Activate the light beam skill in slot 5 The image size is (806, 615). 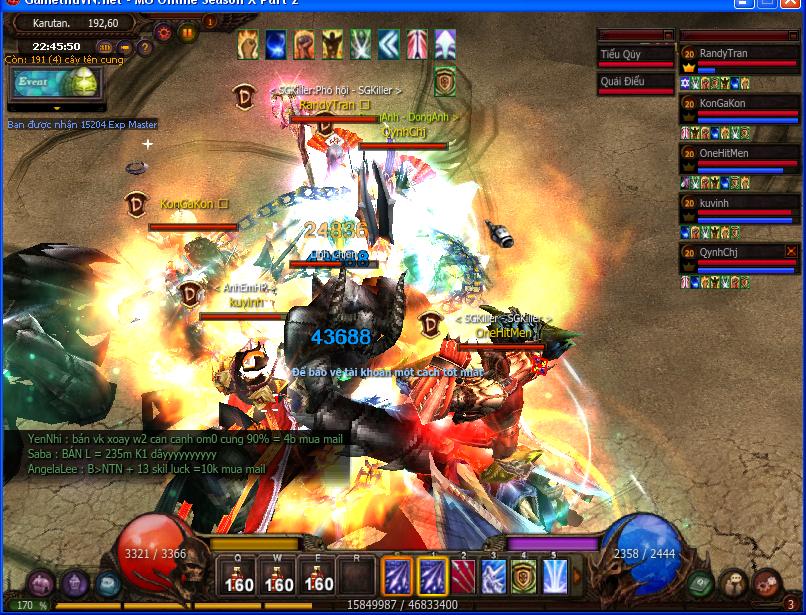pyautogui.click(x=555, y=577)
